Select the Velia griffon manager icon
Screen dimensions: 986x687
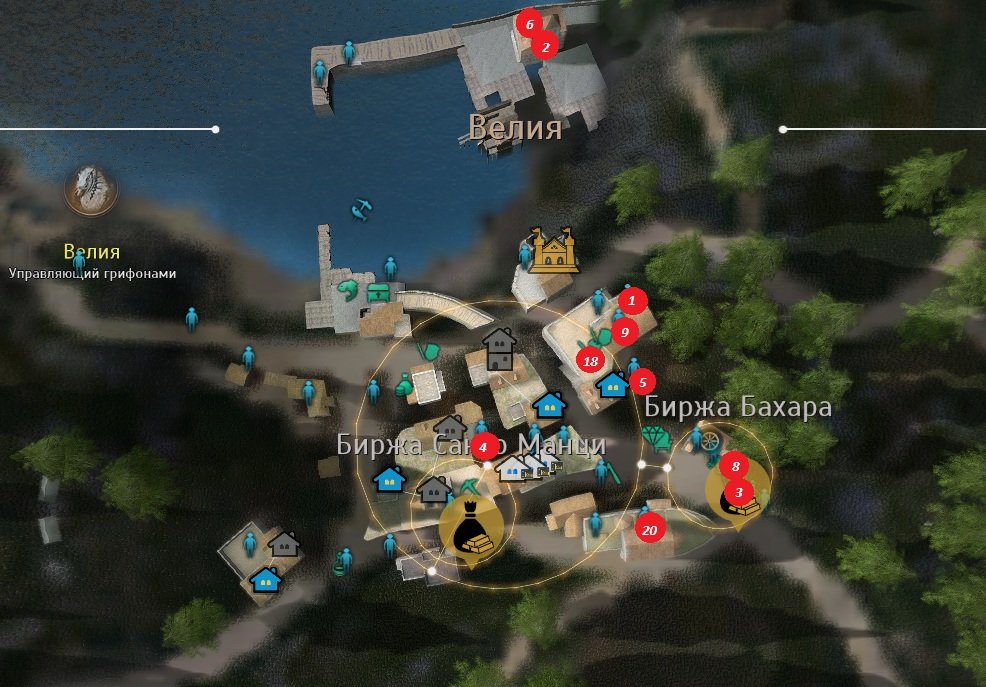point(91,189)
